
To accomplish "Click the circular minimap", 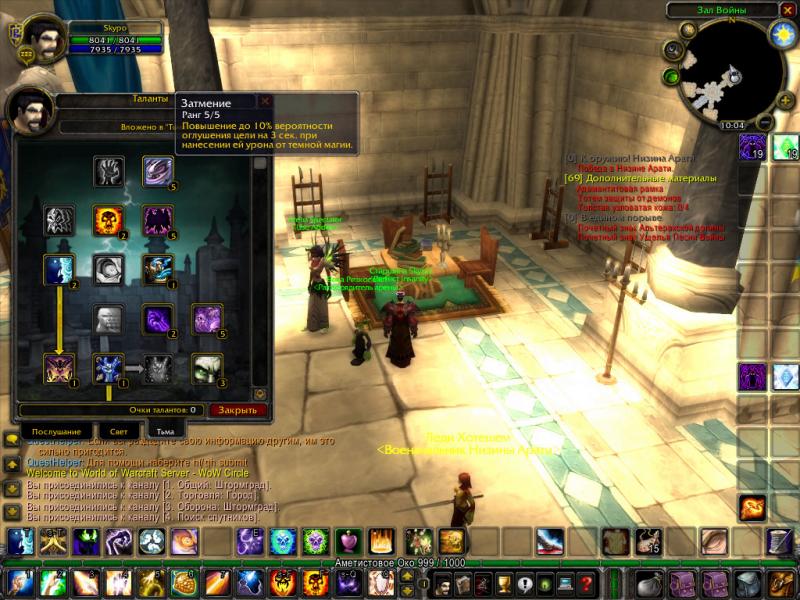I will pos(731,75).
